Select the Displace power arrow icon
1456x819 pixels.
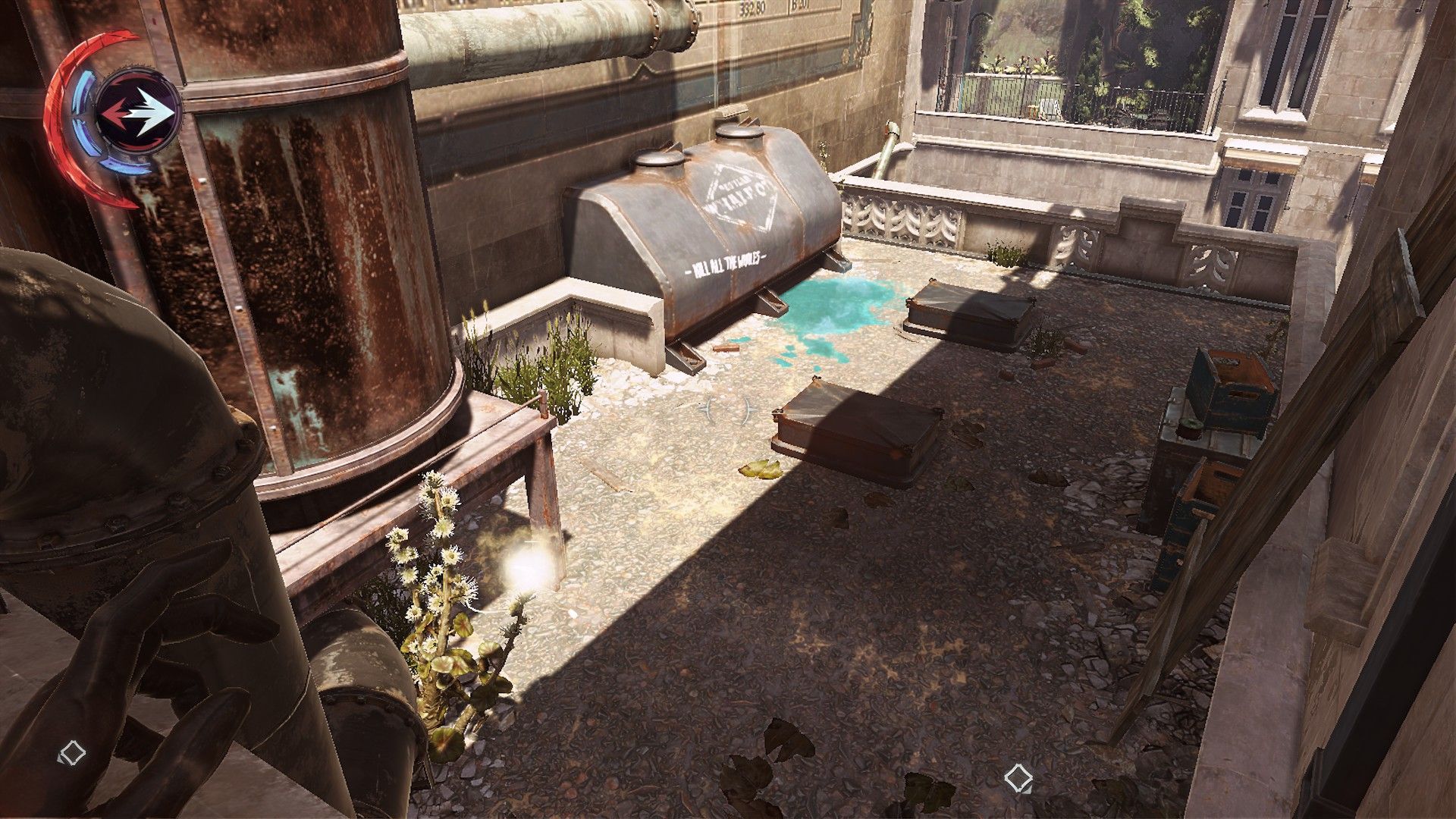point(139,111)
